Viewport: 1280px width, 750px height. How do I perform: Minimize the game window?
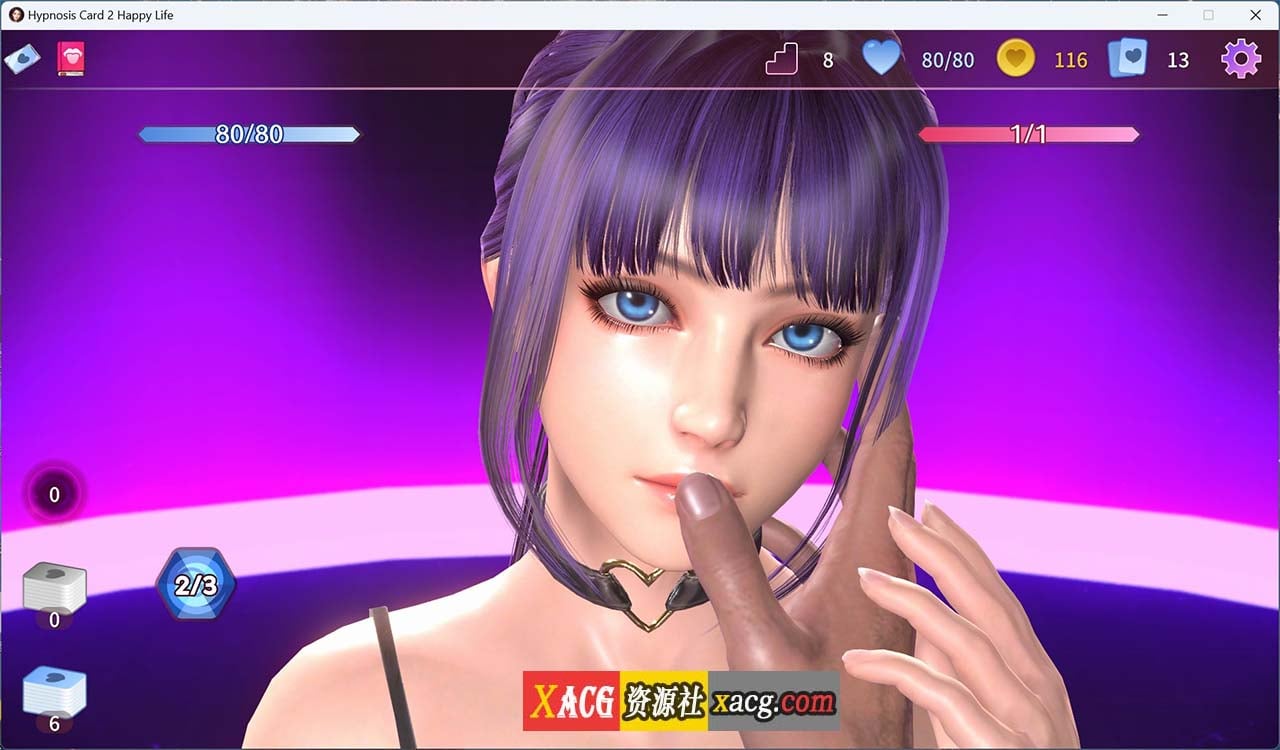click(x=1162, y=15)
